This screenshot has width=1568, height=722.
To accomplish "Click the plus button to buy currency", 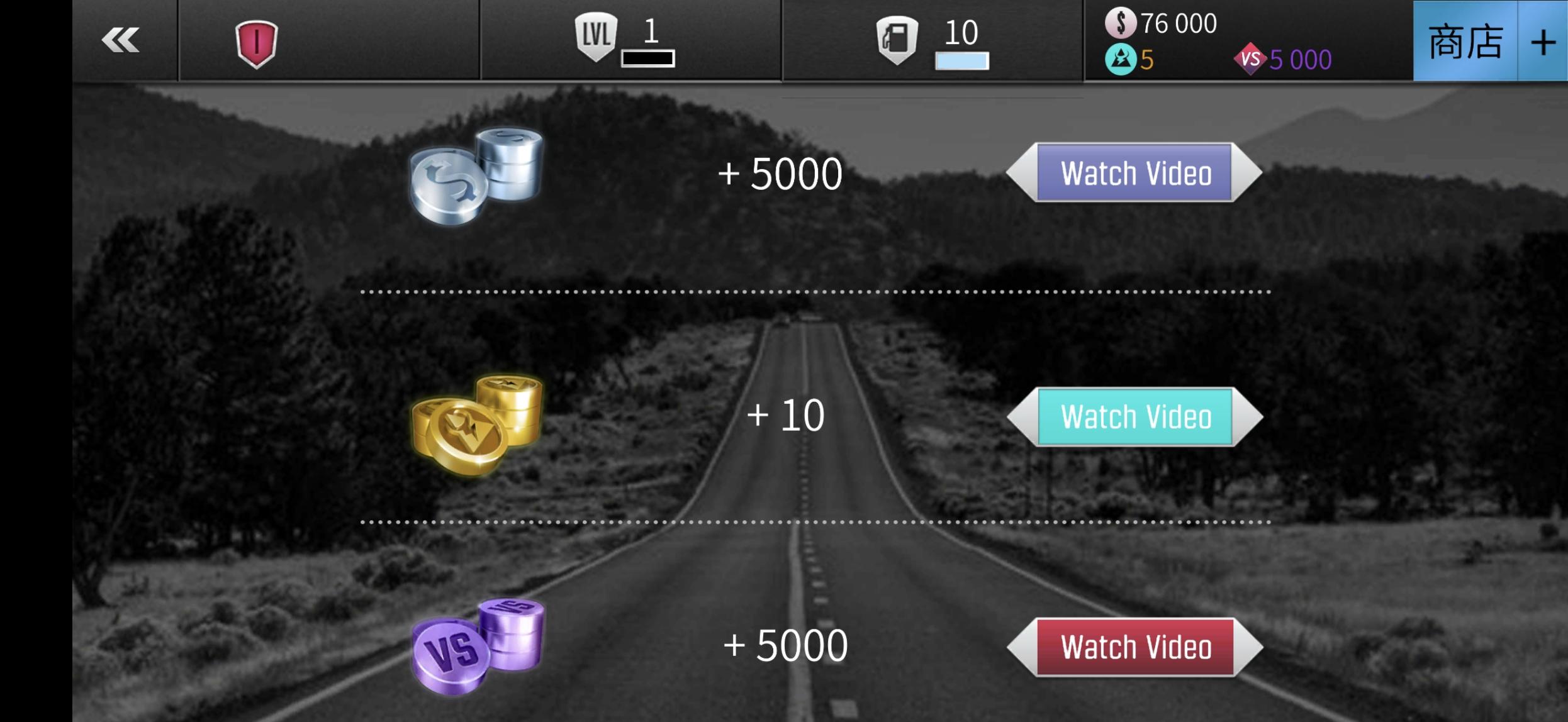I will pyautogui.click(x=1543, y=42).
